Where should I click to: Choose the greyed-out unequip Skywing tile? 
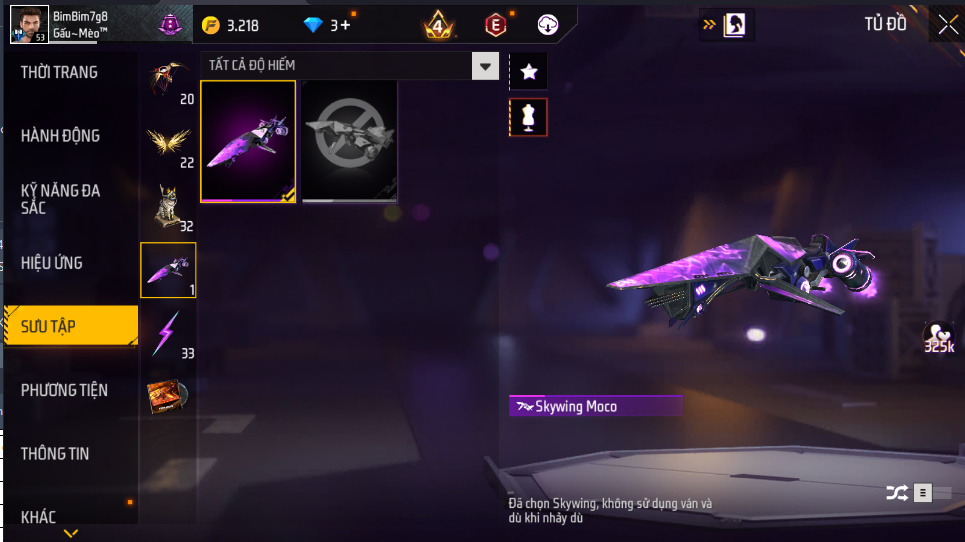[350, 141]
